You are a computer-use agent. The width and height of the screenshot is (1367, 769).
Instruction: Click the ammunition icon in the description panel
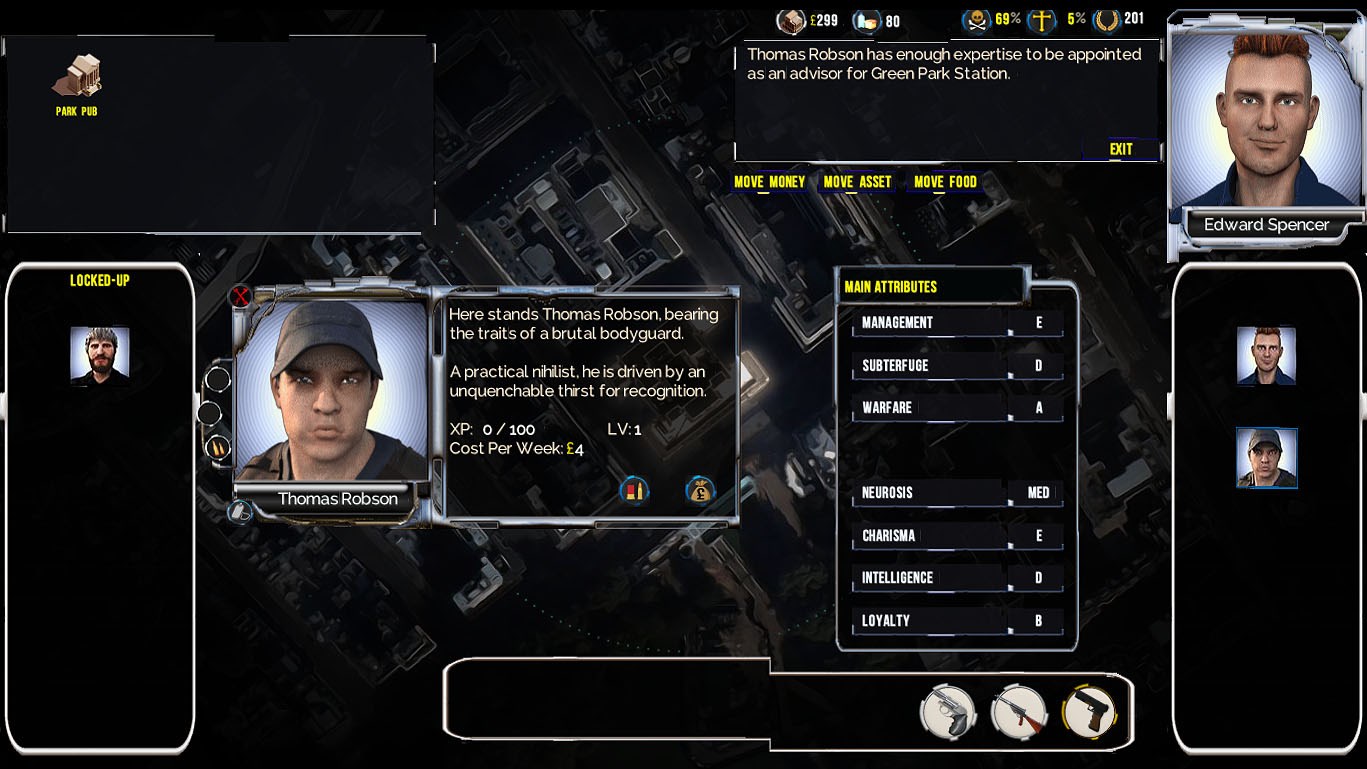click(634, 490)
